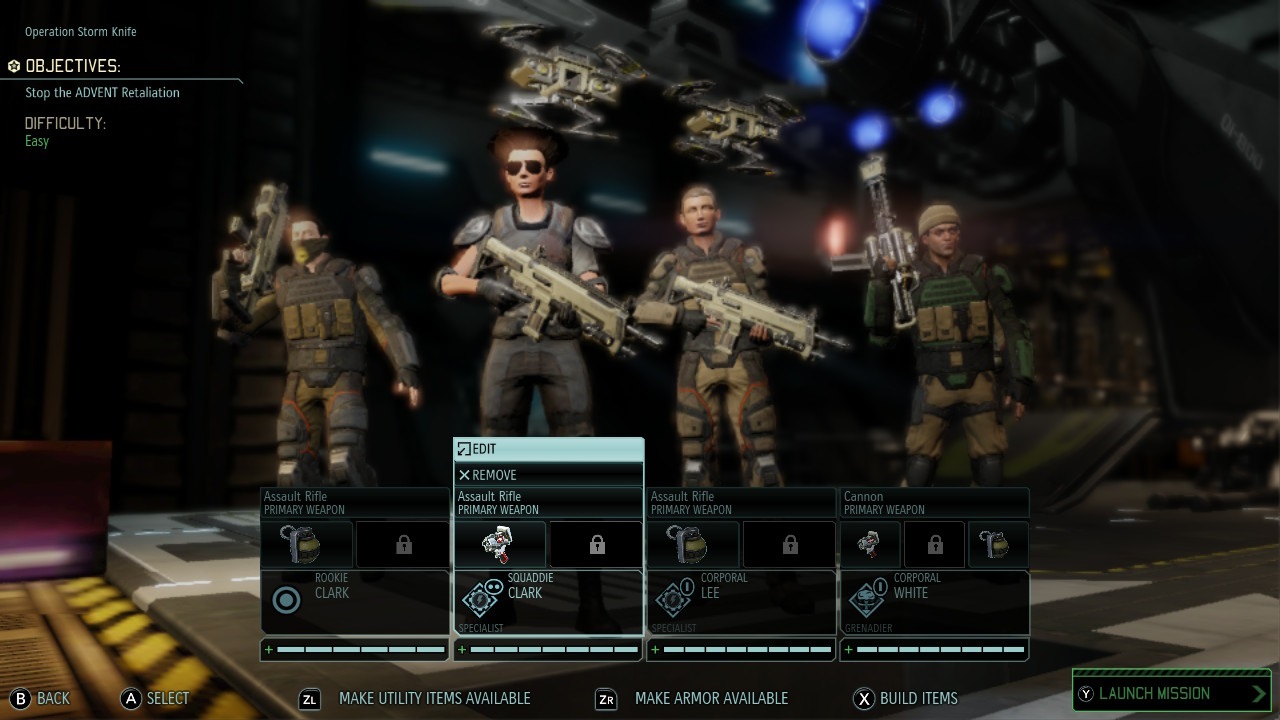Select Corporal Lee's soldier card
This screenshot has width=1280, height=720.
click(x=741, y=601)
